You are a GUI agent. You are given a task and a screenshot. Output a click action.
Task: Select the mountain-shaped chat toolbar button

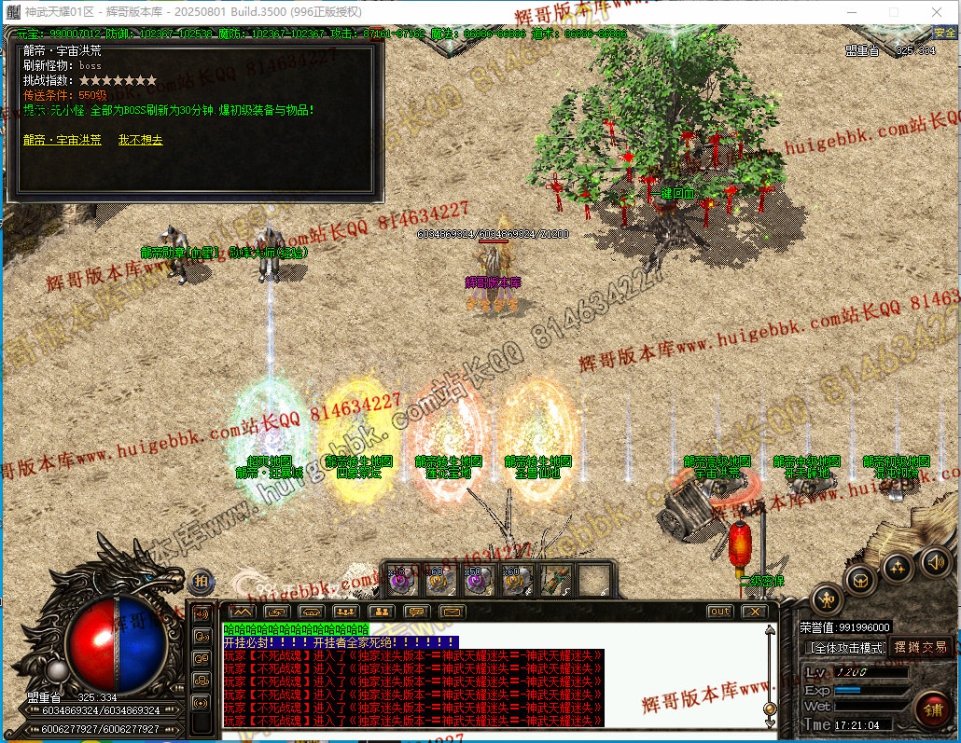pyautogui.click(x=241, y=611)
